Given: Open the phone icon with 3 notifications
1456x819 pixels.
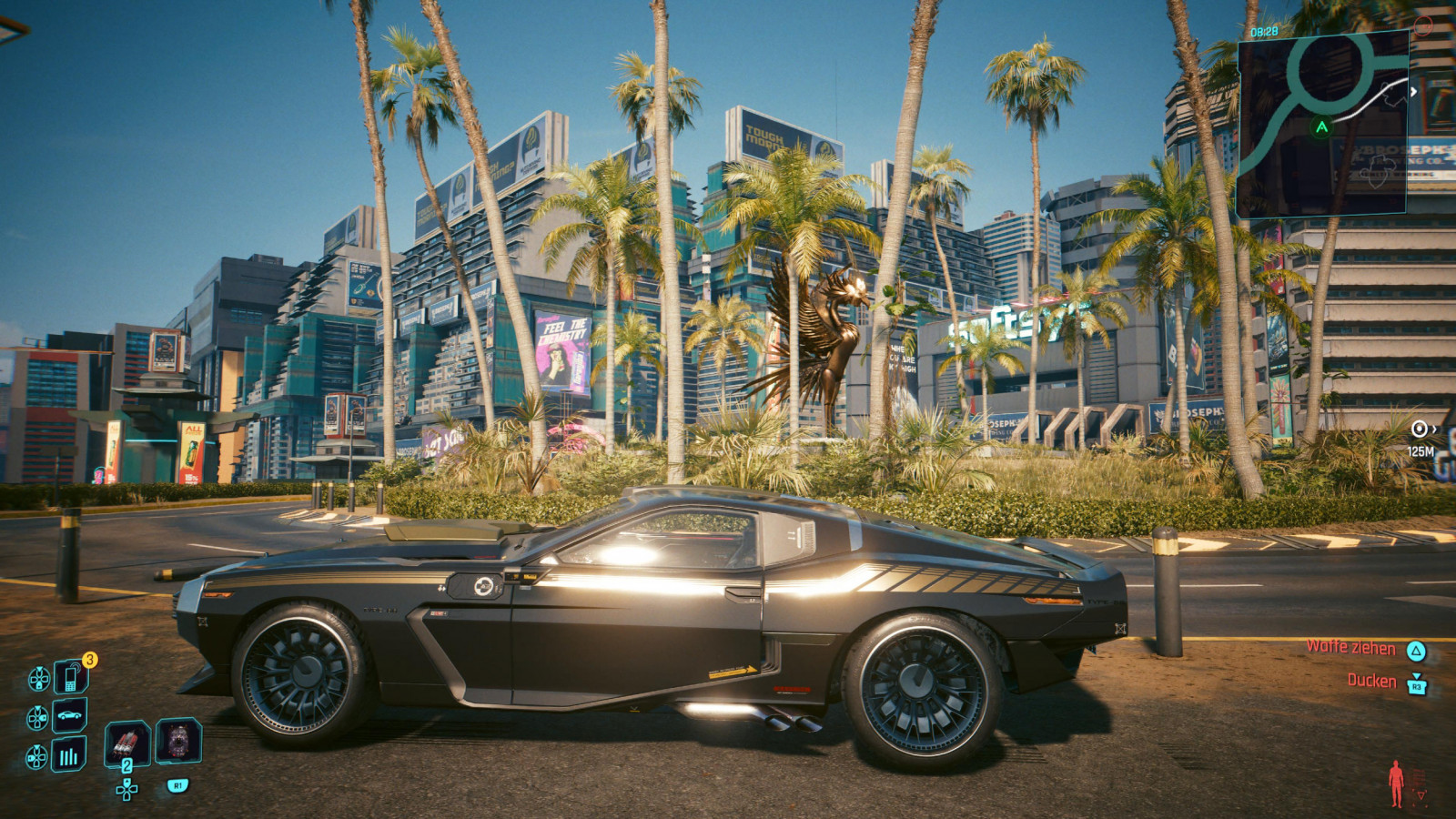Looking at the screenshot, I should (x=70, y=677).
